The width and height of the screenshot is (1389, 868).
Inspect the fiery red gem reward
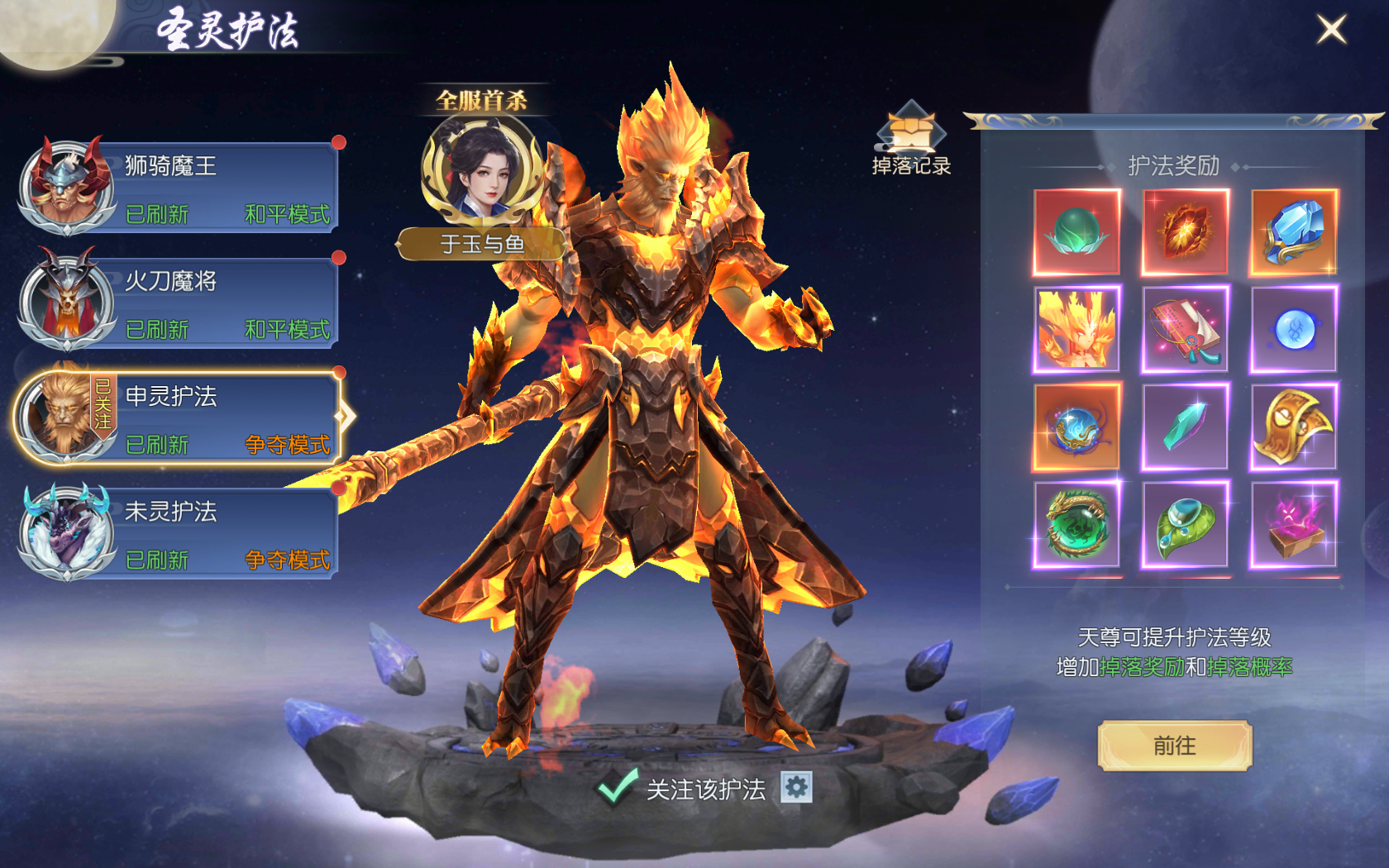1186,232
